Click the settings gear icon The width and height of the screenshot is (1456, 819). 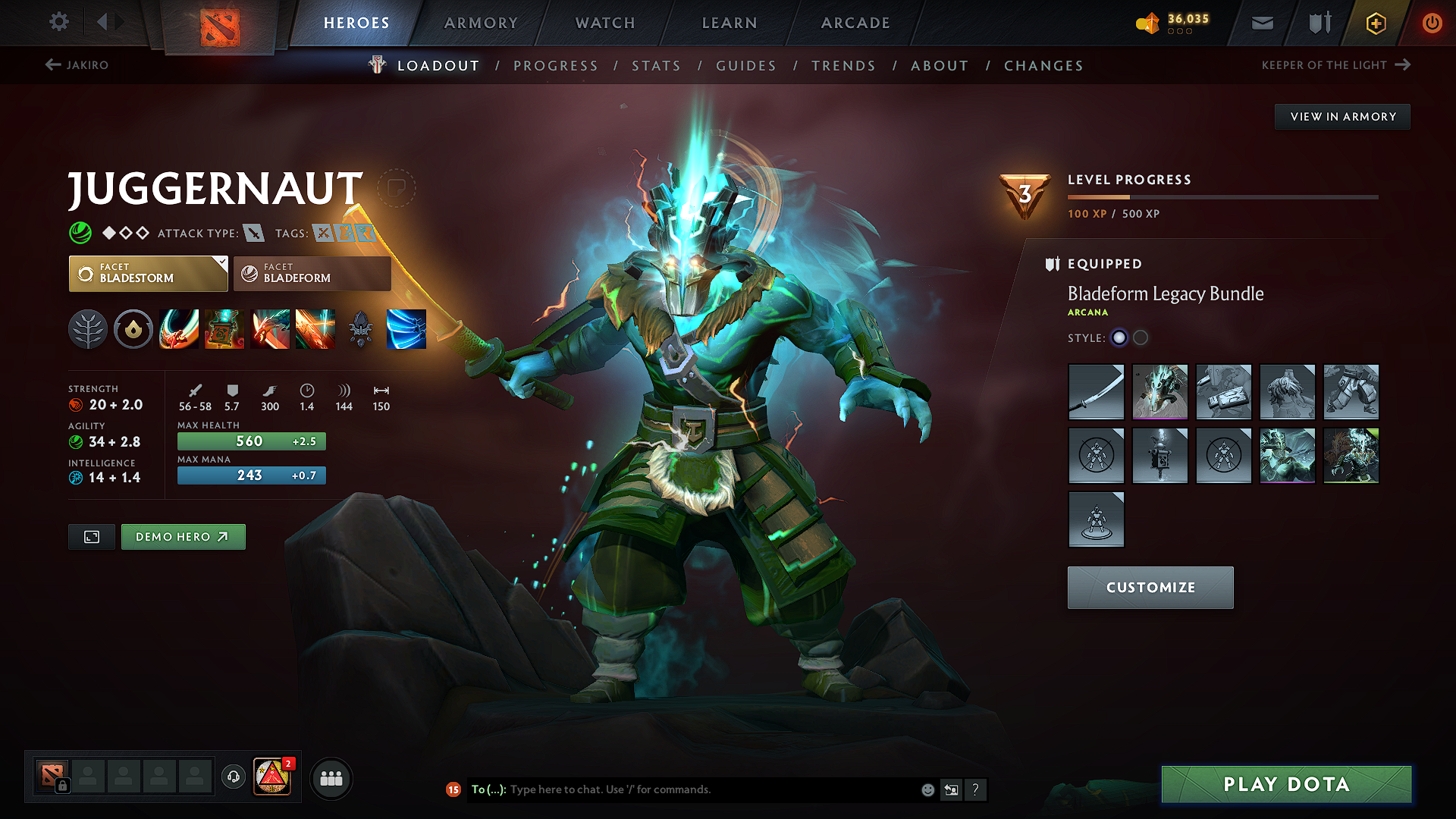(x=58, y=22)
